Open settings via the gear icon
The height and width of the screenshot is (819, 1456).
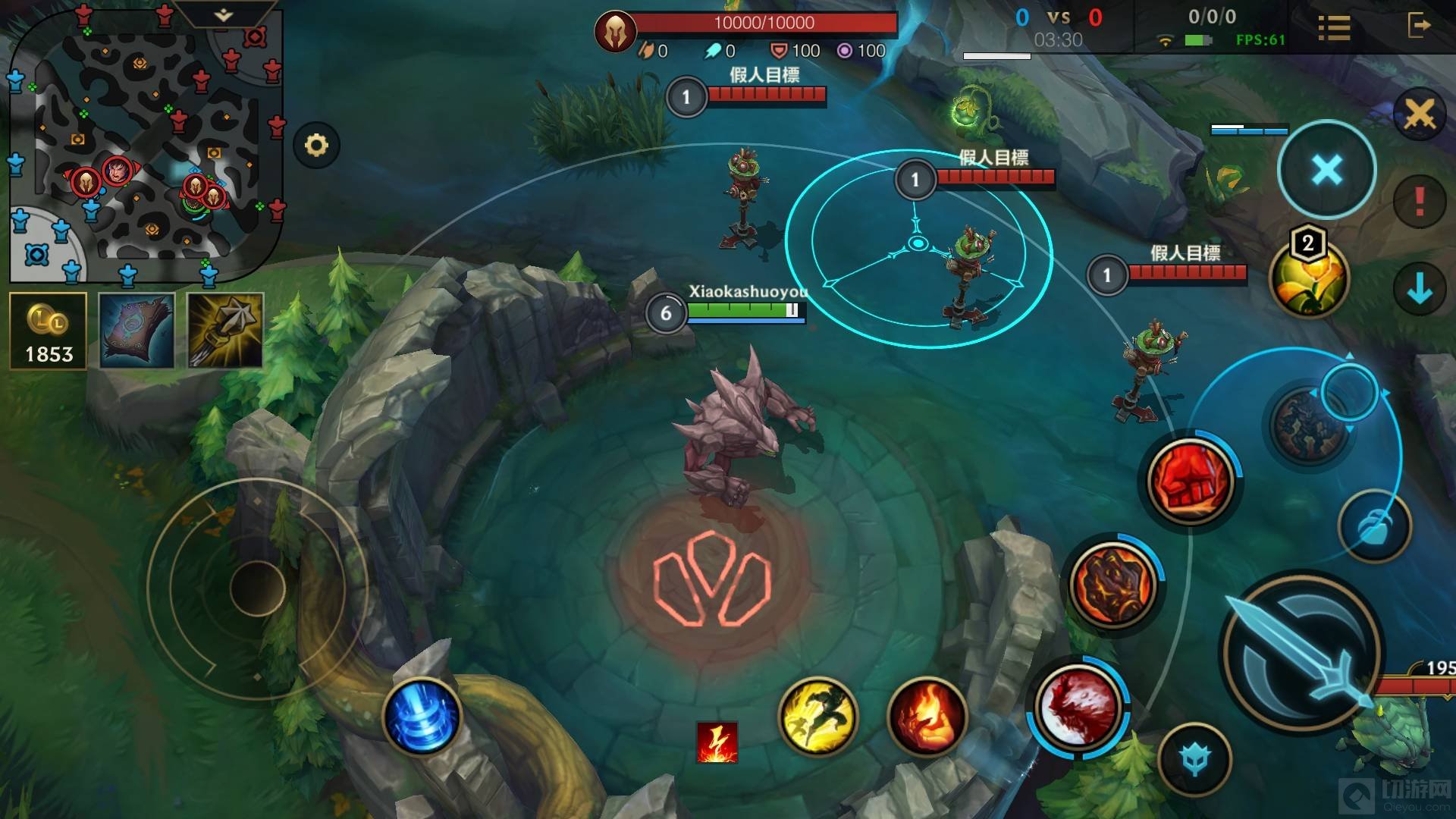(316, 145)
